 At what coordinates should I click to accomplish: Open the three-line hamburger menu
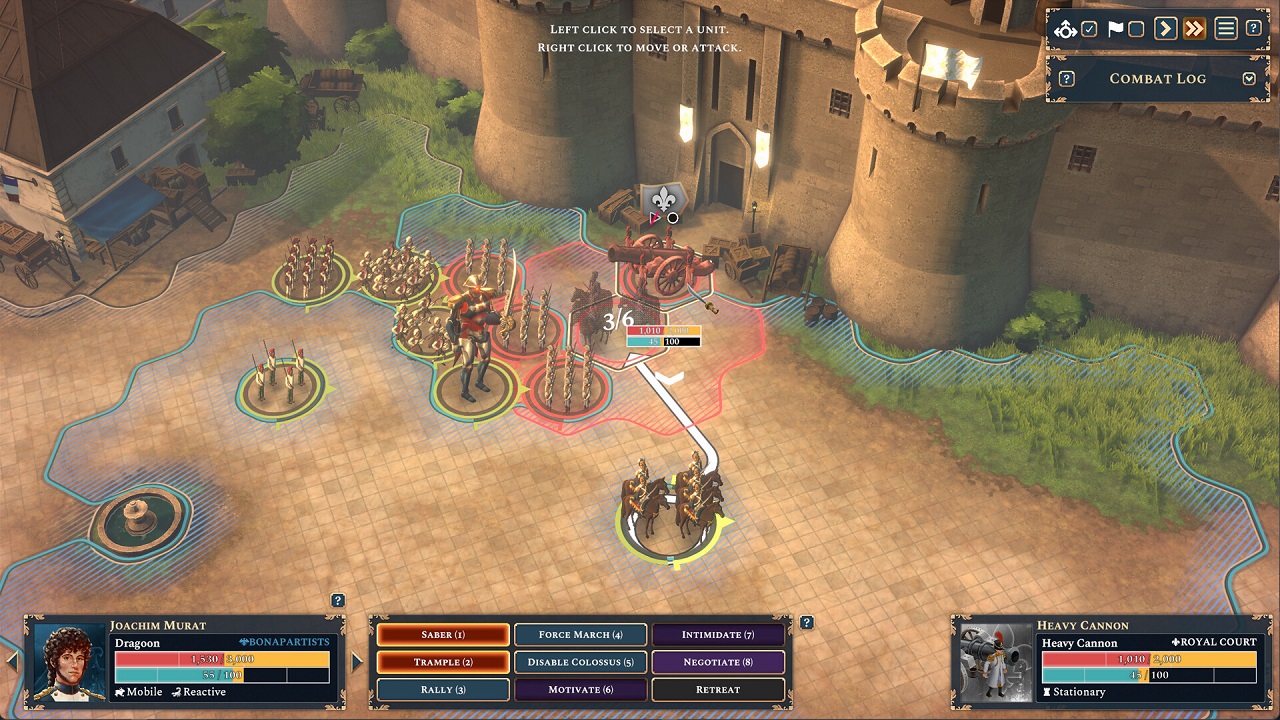(x=1225, y=29)
